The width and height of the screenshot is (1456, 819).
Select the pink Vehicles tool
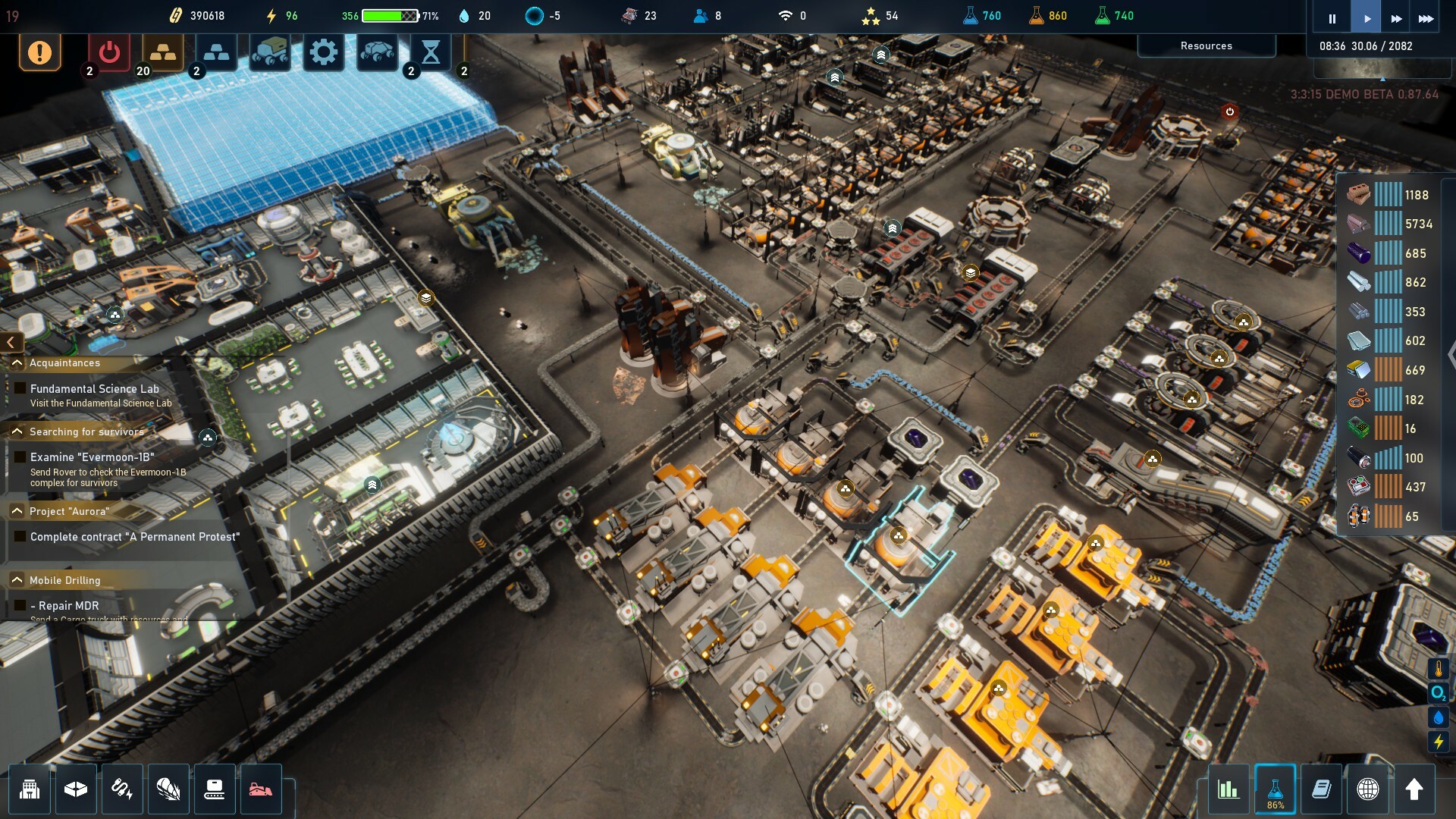point(261,789)
